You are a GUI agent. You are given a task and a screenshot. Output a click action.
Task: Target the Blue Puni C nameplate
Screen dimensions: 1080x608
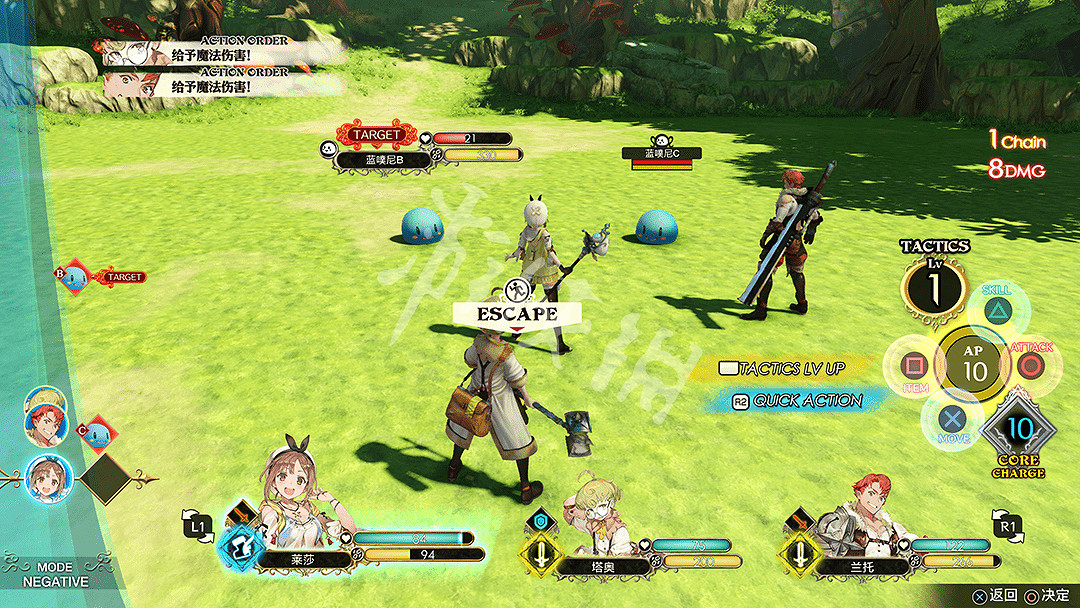tap(661, 153)
